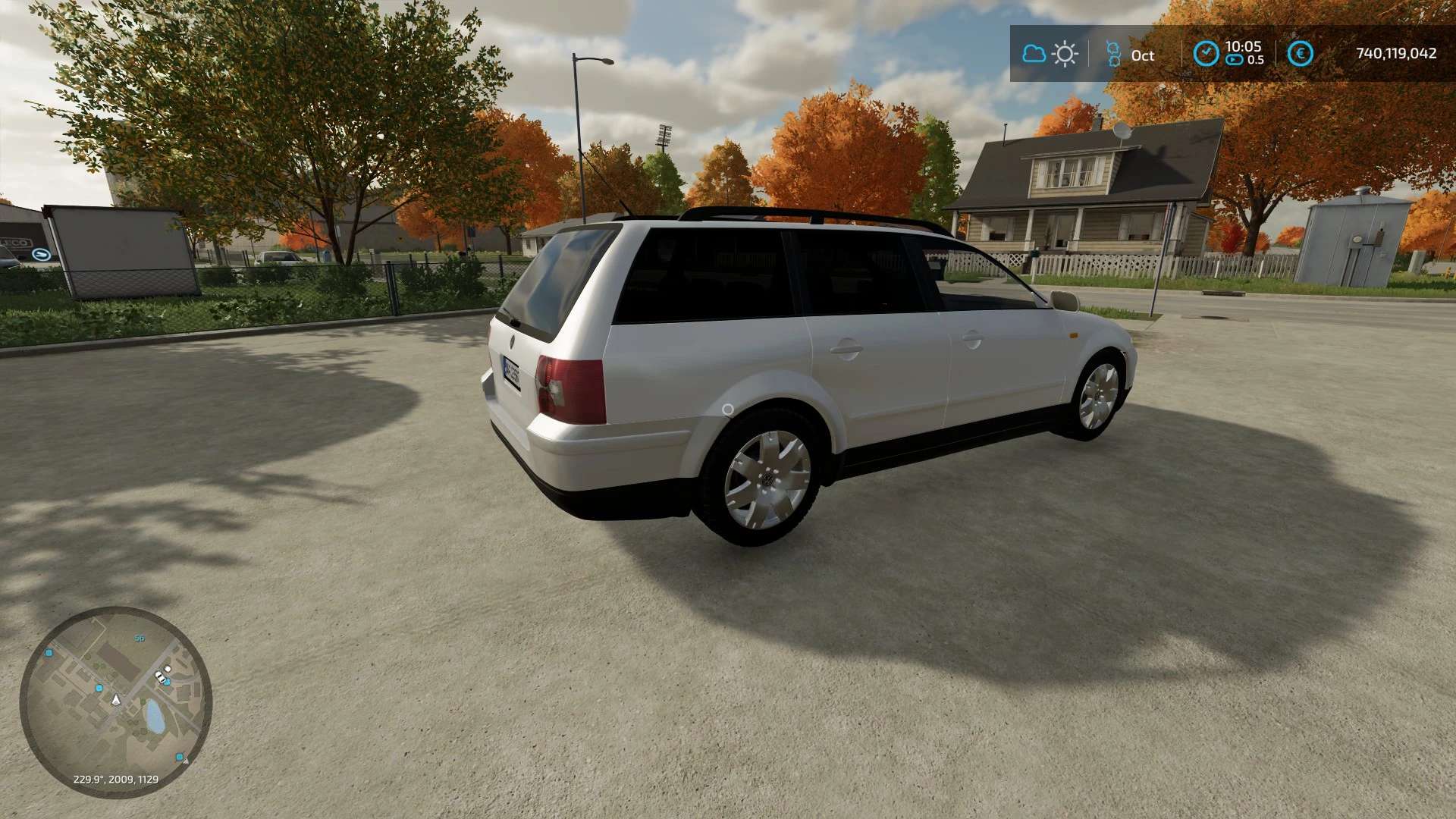The width and height of the screenshot is (1456, 819).
Task: Select the blue marker at minimap bottom edge
Action: click(x=179, y=756)
